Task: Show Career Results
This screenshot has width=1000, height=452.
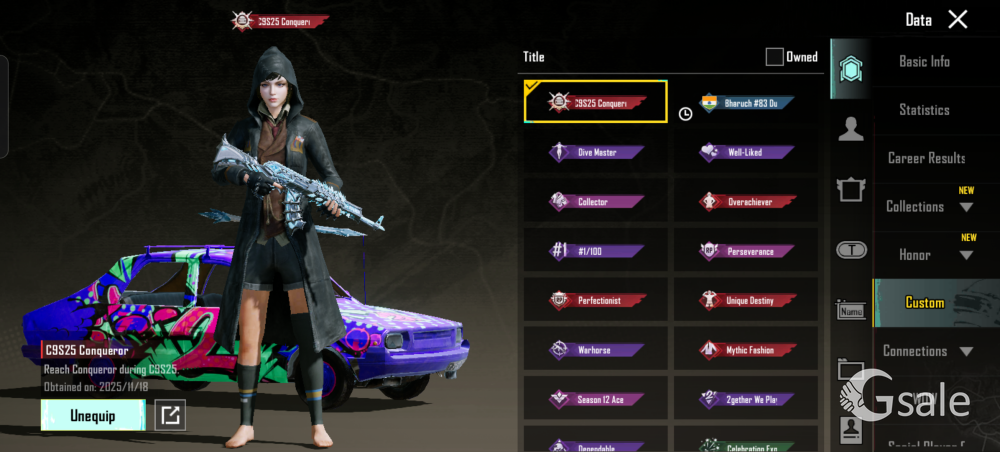Action: pyautogui.click(x=926, y=158)
